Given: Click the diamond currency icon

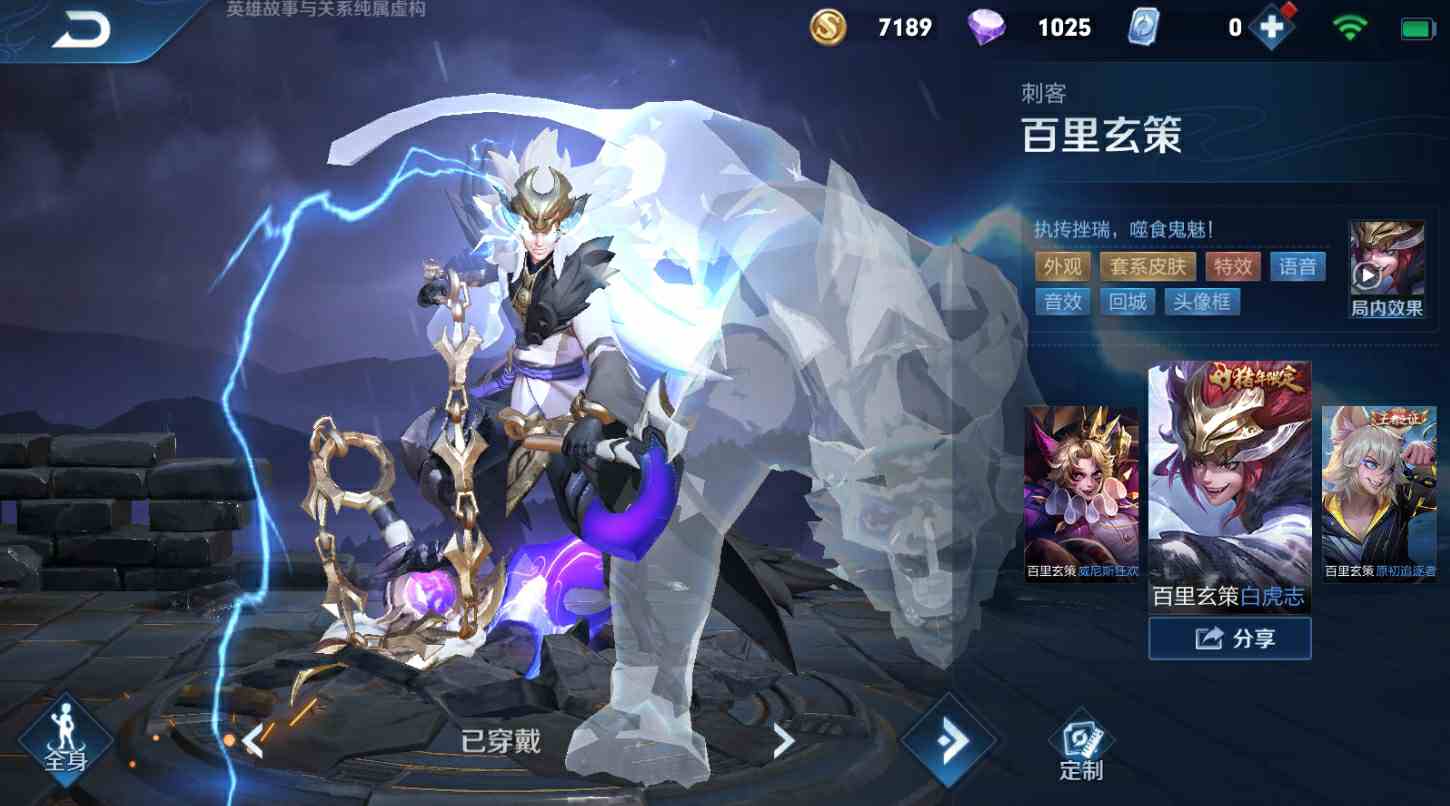Looking at the screenshot, I should [x=989, y=27].
